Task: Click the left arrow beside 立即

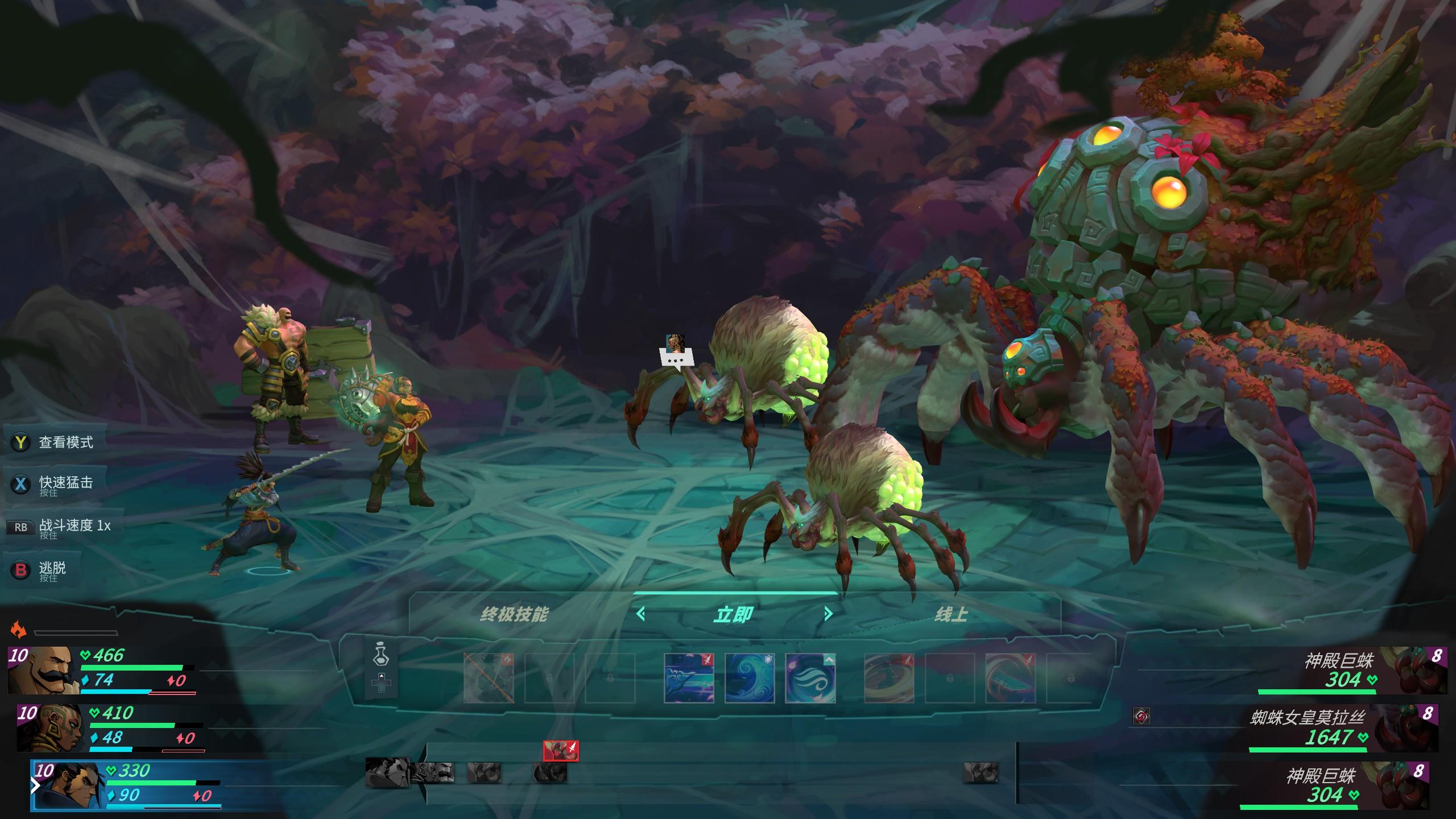Action: pyautogui.click(x=641, y=614)
